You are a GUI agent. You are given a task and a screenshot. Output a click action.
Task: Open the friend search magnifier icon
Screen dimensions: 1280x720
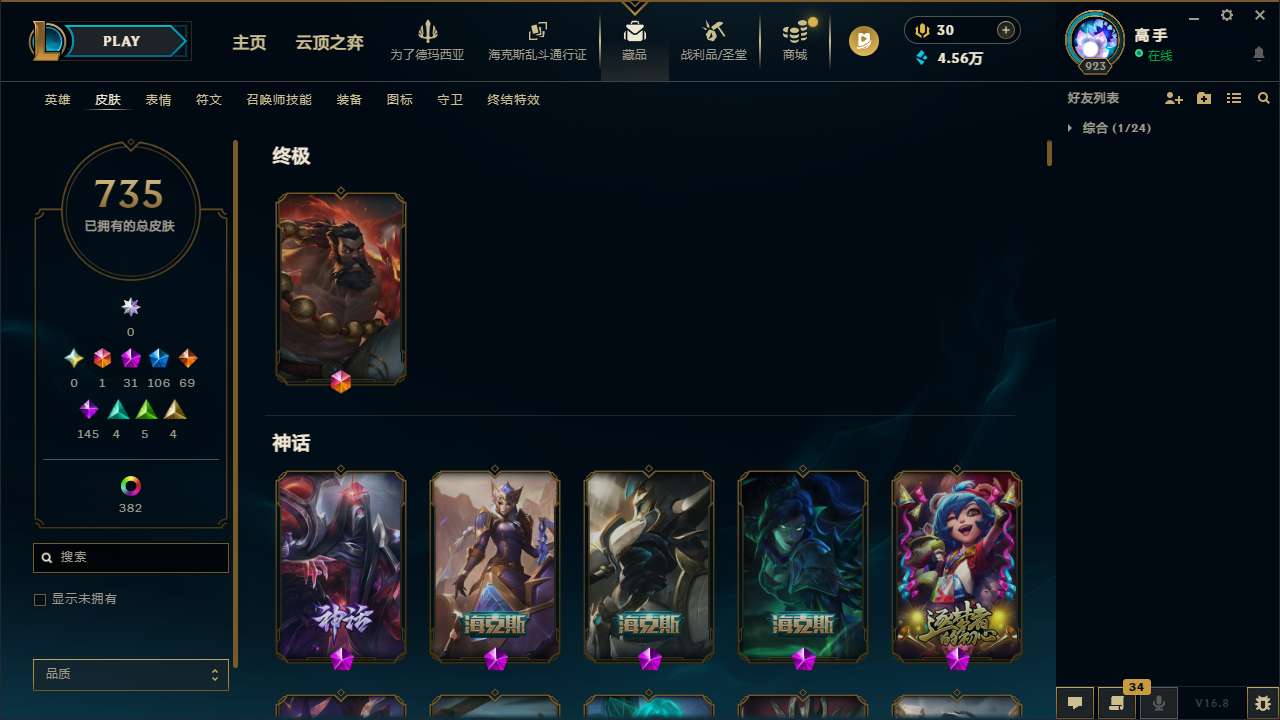pos(1264,98)
